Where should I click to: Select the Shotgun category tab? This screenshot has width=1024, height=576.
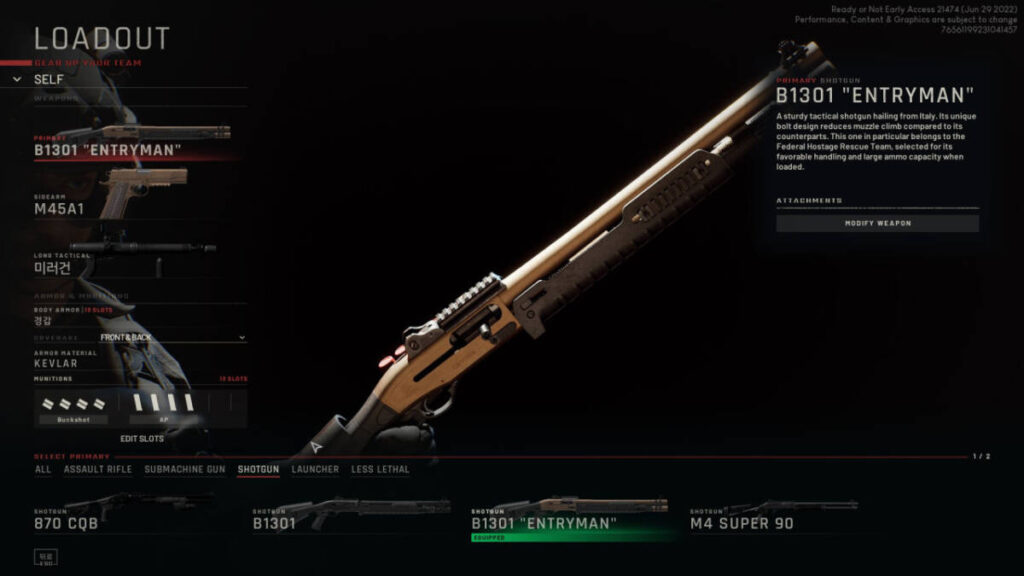pos(258,469)
